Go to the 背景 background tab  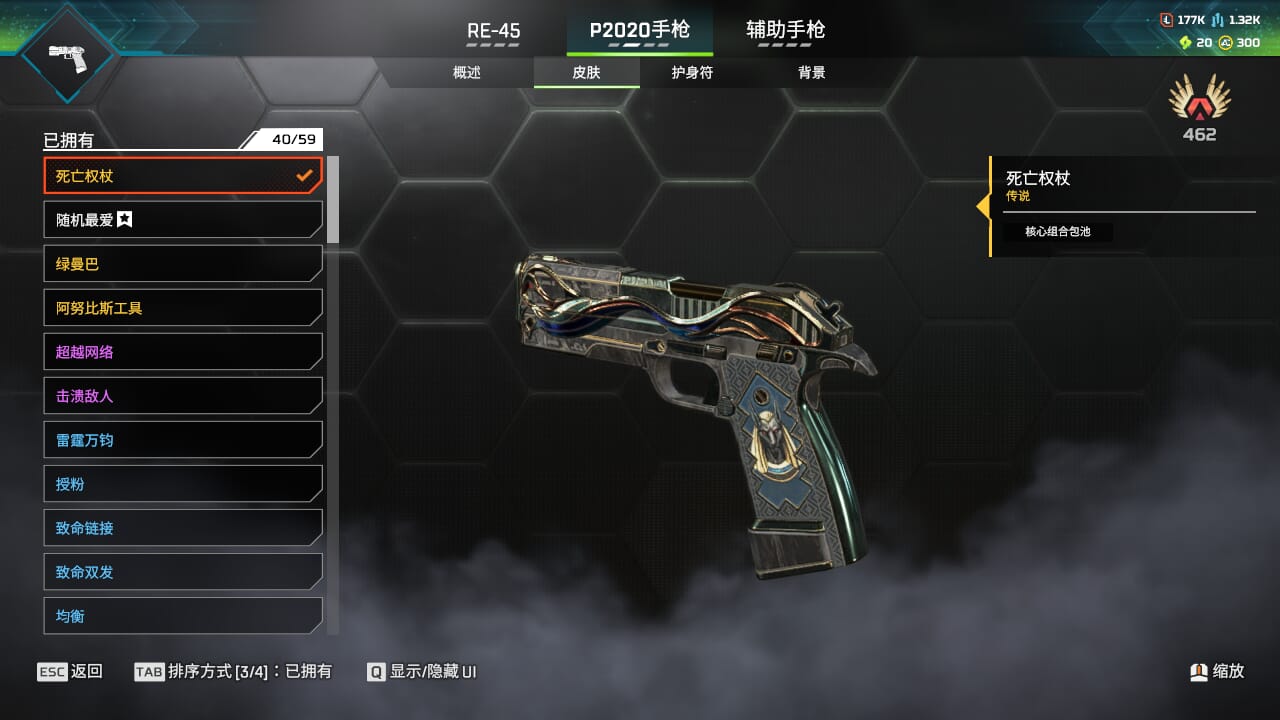tap(811, 73)
